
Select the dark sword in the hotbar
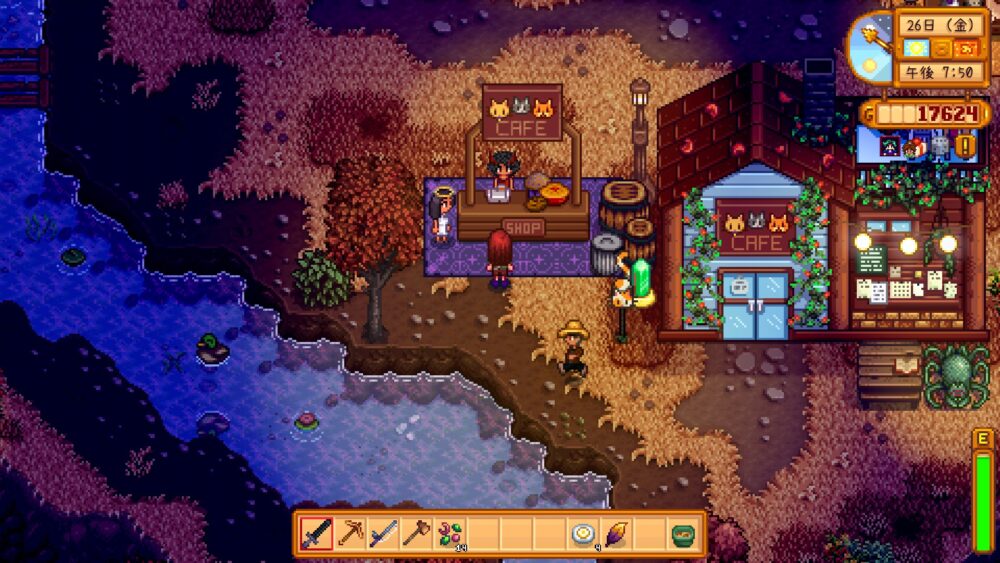point(317,534)
